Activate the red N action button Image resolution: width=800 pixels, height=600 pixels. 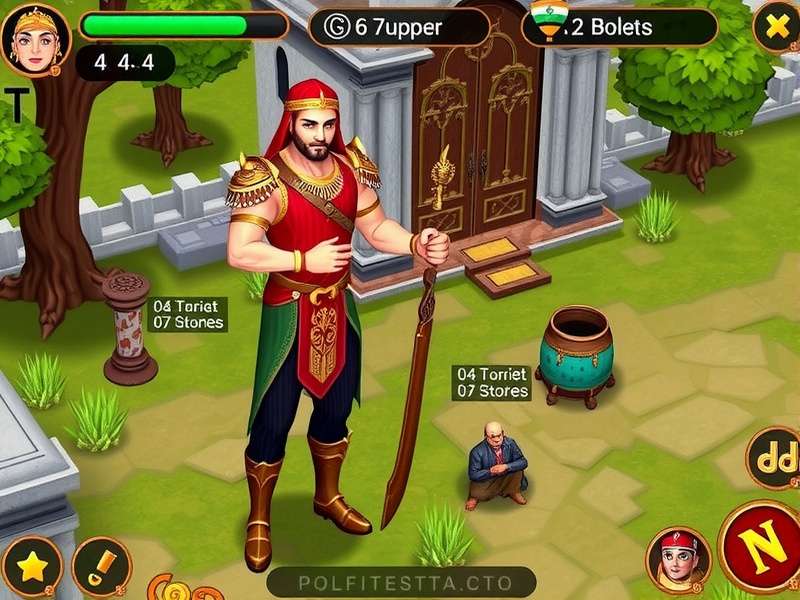pos(762,547)
